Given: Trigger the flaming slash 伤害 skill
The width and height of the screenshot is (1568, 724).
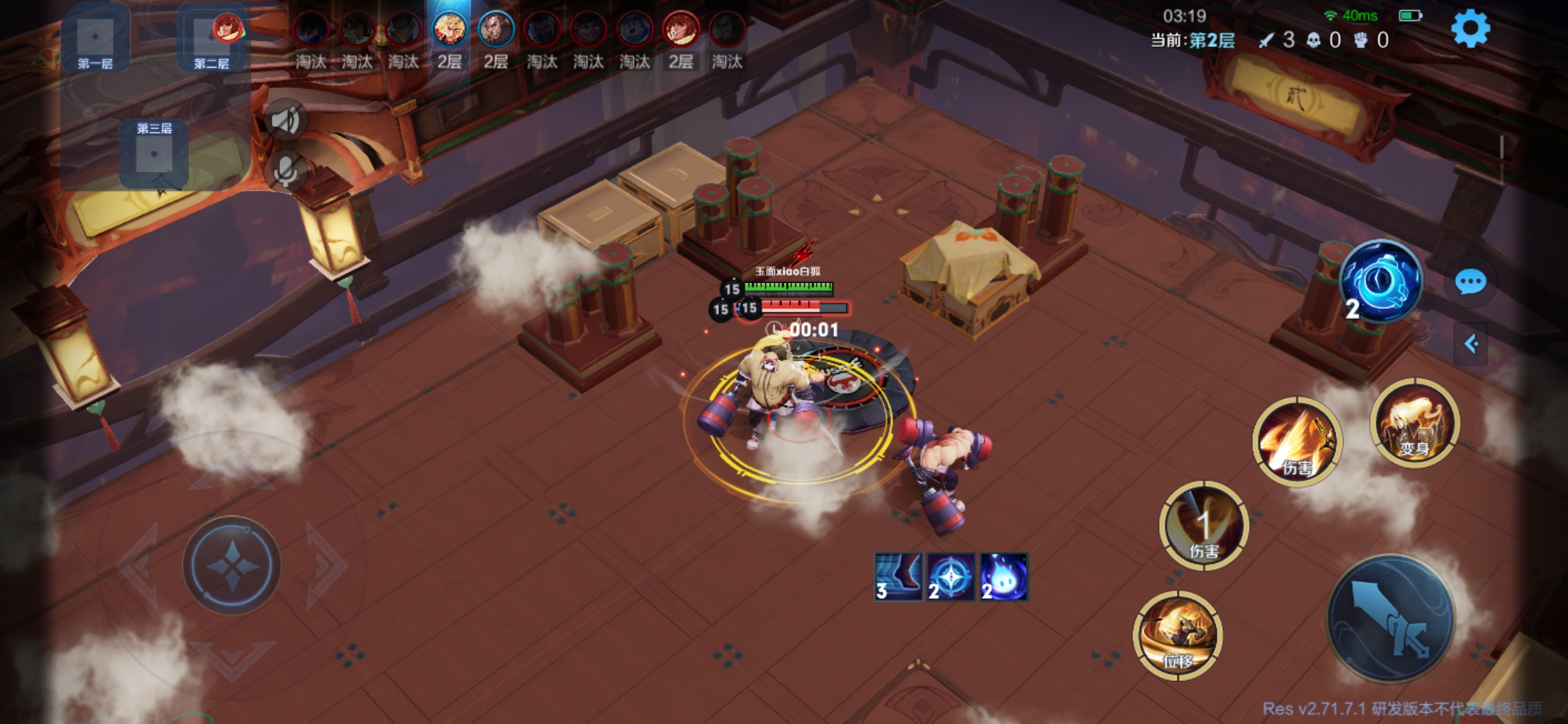Looking at the screenshot, I should coord(1297,440).
